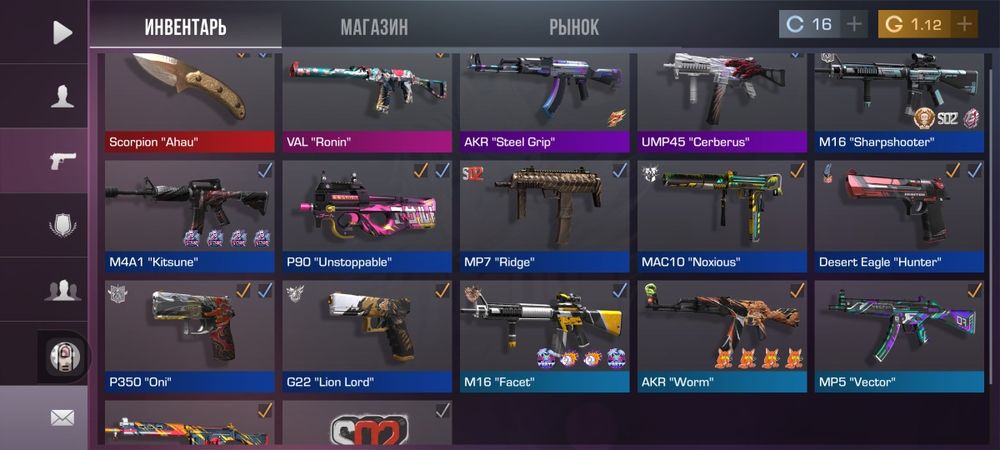Click the play triangle in sidebar
This screenshot has height=450, width=1000.
pos(62,32)
